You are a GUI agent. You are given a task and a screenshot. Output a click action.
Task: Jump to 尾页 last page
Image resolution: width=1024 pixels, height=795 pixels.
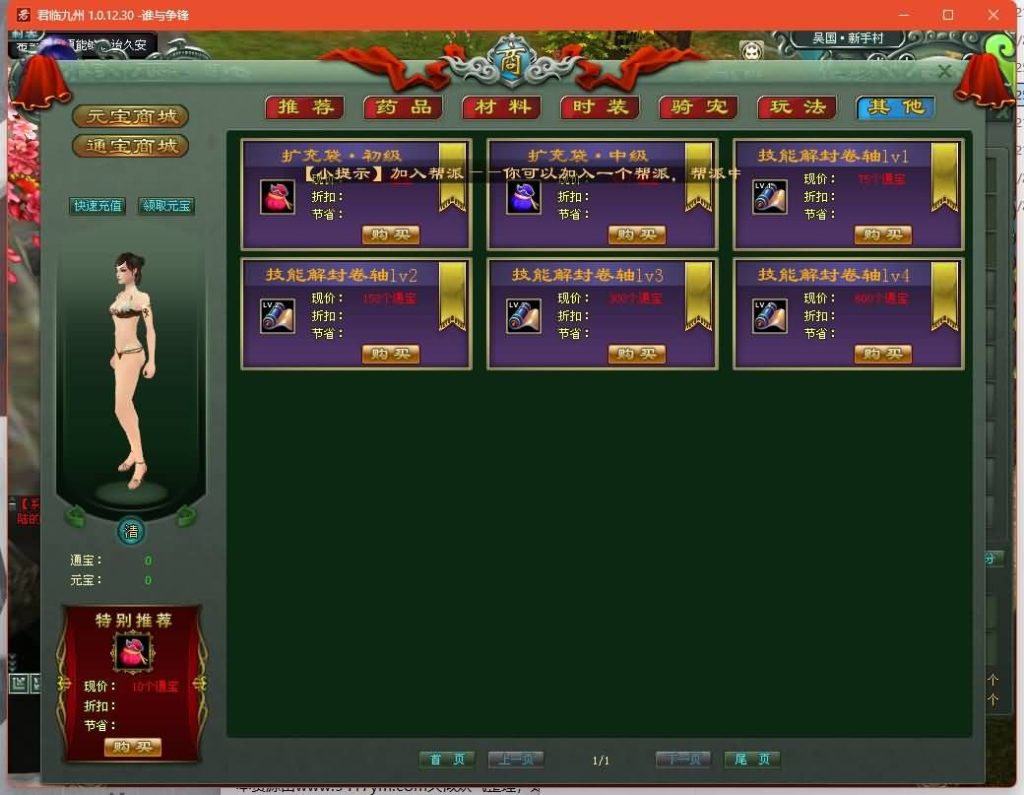[x=752, y=760]
